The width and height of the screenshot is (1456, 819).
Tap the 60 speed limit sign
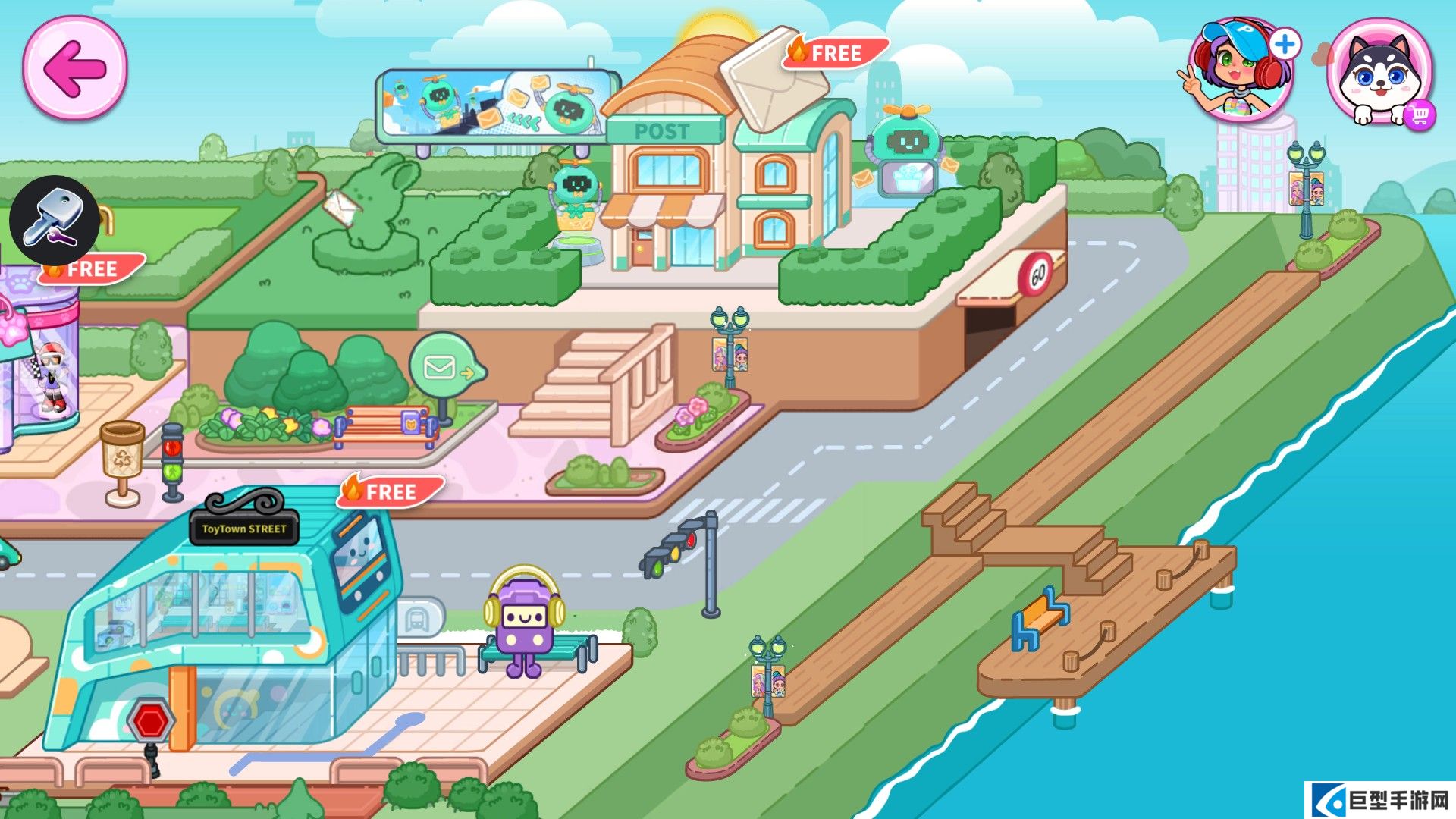[1037, 275]
